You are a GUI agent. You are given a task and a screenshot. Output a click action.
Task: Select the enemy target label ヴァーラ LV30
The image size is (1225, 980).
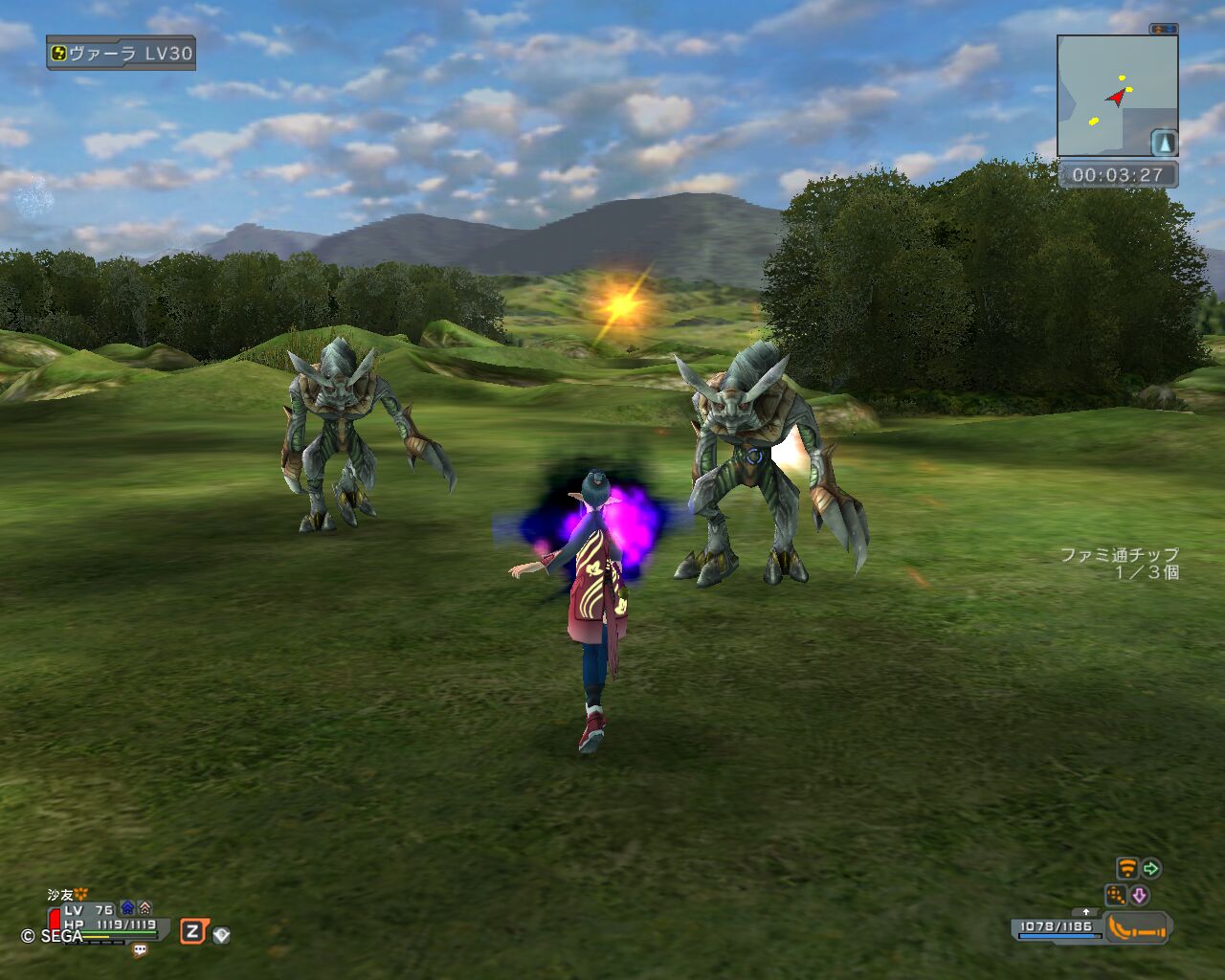pyautogui.click(x=121, y=54)
